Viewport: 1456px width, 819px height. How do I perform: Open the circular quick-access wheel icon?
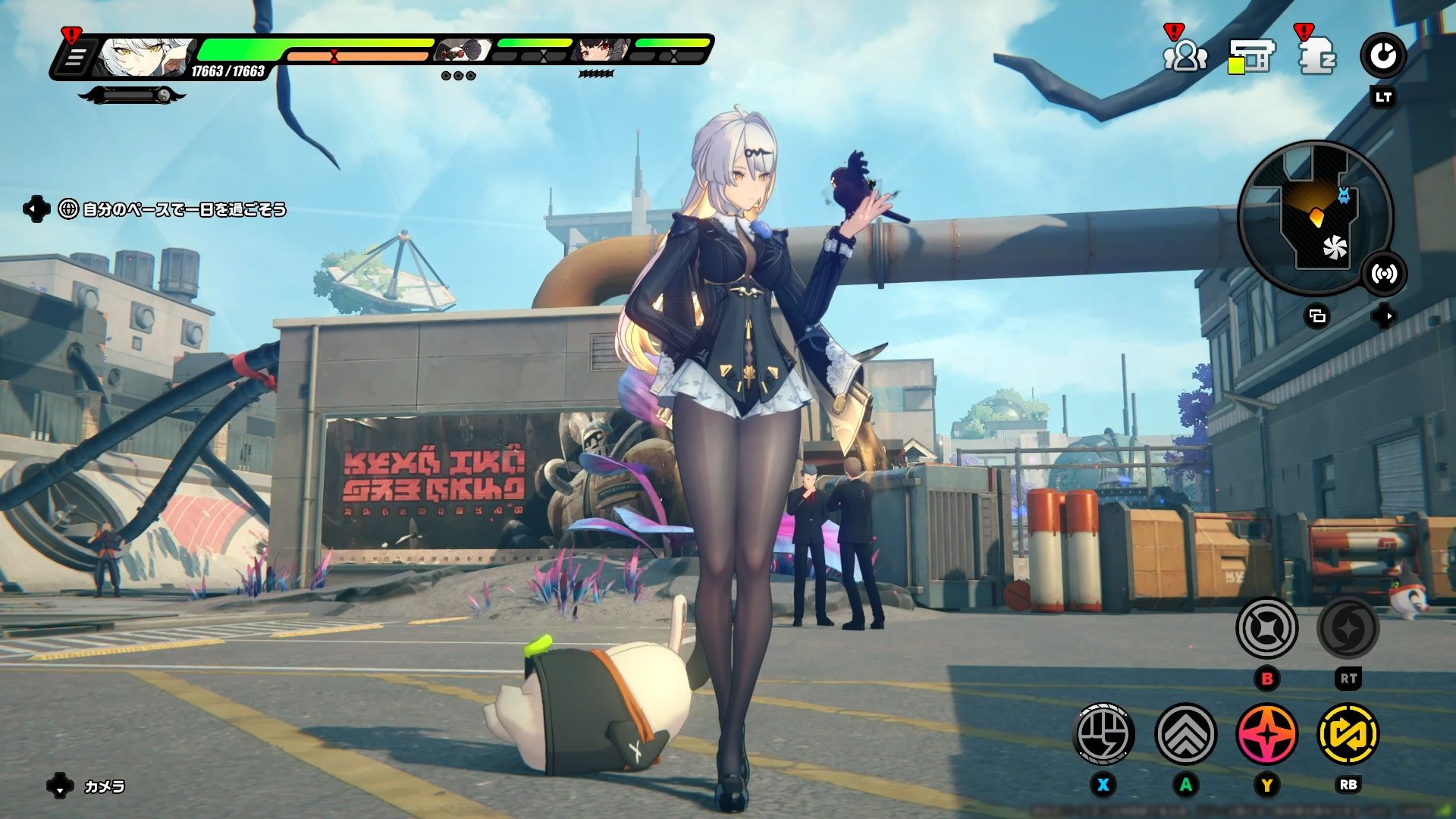[x=1383, y=56]
